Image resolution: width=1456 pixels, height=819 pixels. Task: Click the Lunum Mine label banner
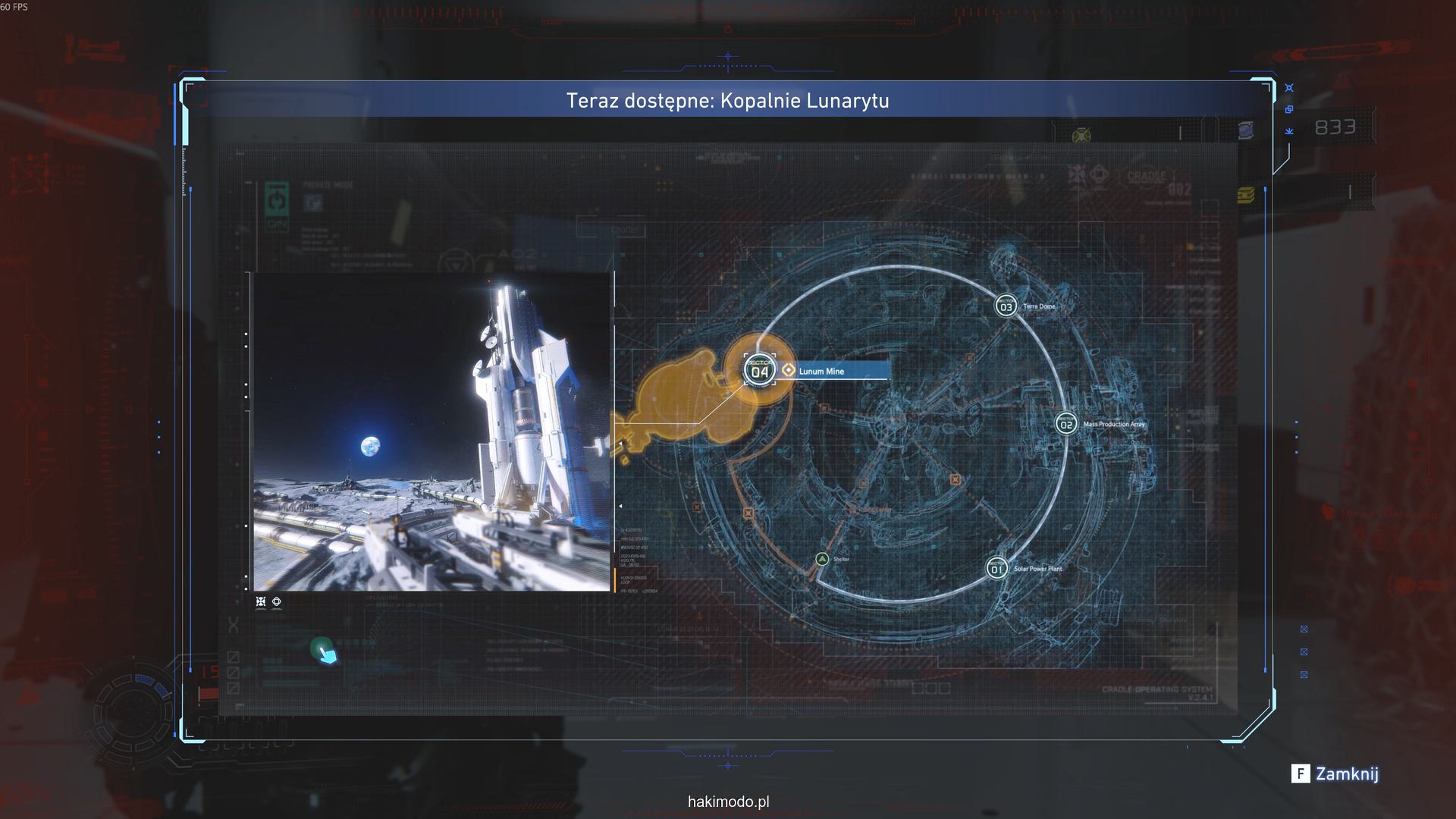pos(836,371)
